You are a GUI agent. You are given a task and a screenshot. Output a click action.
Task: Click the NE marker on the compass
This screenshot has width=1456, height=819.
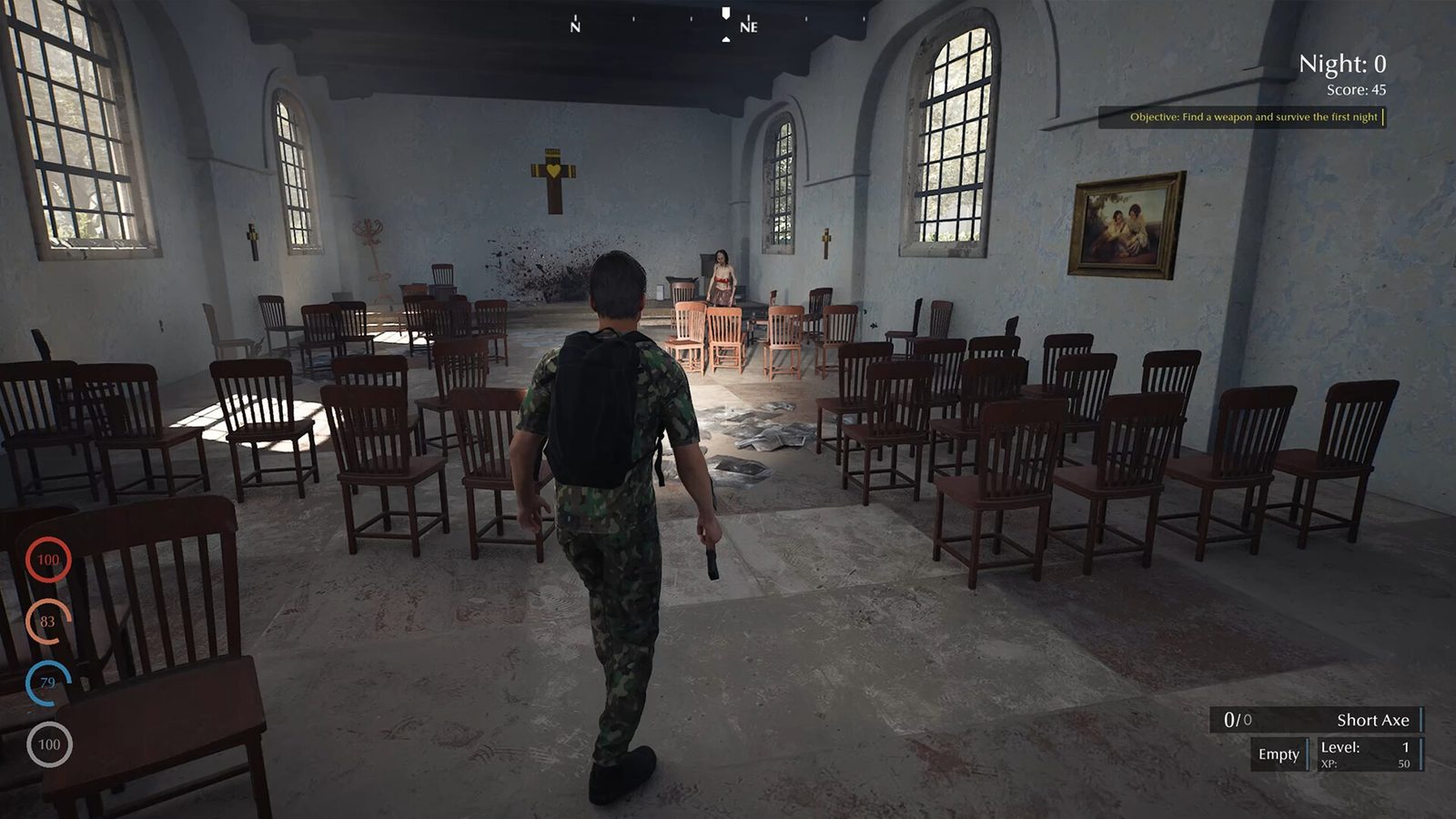pos(748,26)
